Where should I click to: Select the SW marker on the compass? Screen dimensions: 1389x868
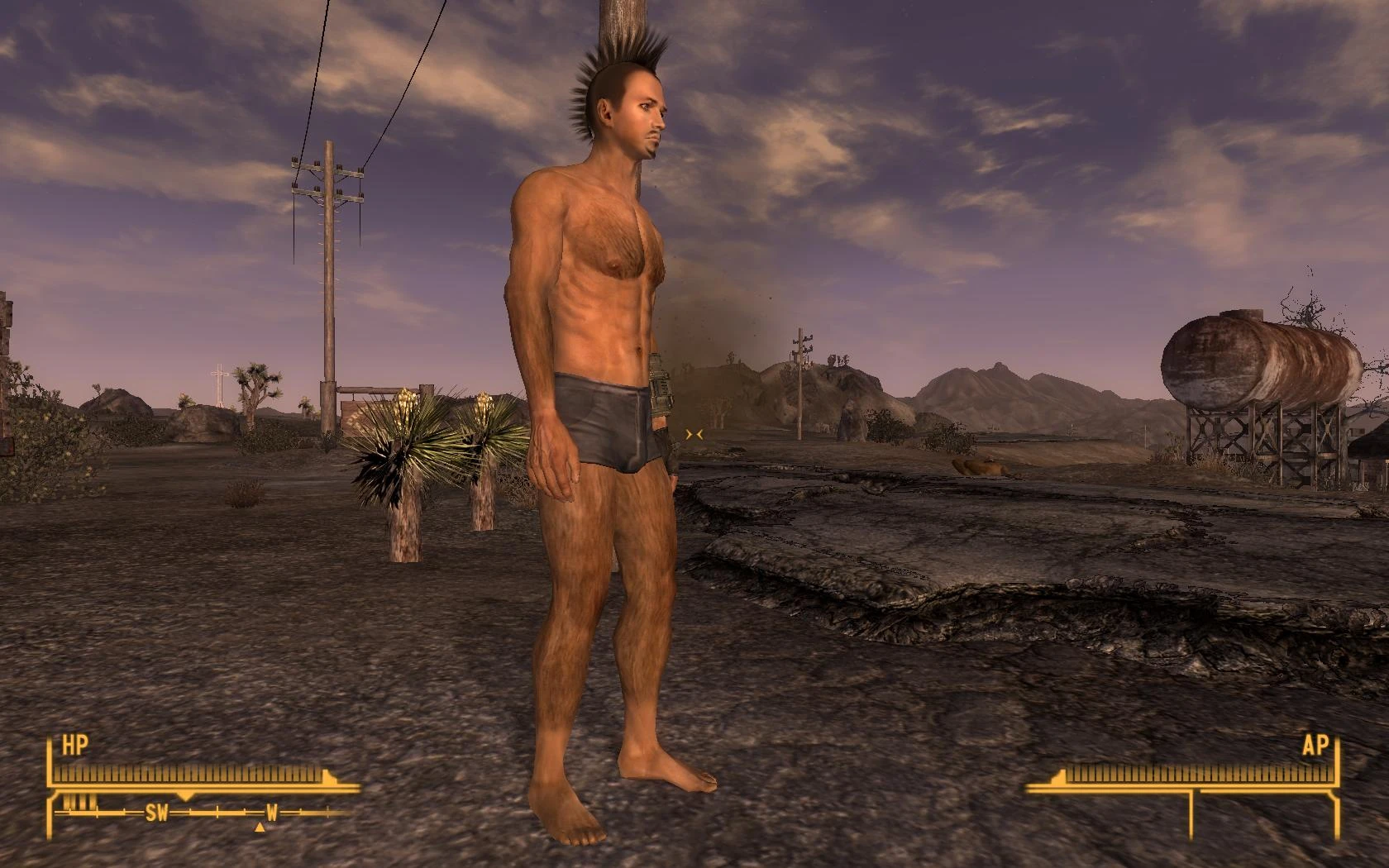(157, 812)
